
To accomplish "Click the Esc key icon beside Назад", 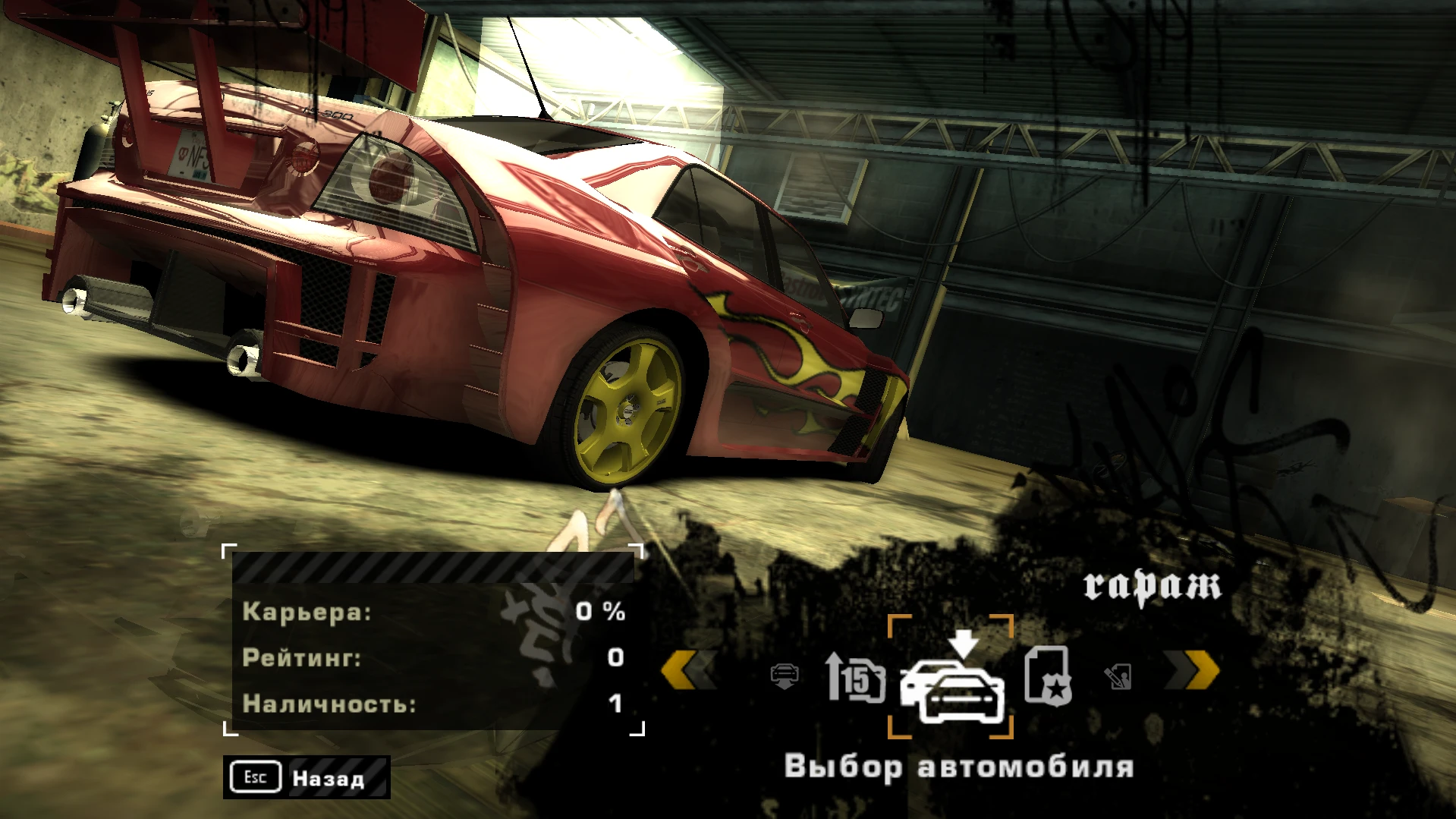I will (x=254, y=776).
